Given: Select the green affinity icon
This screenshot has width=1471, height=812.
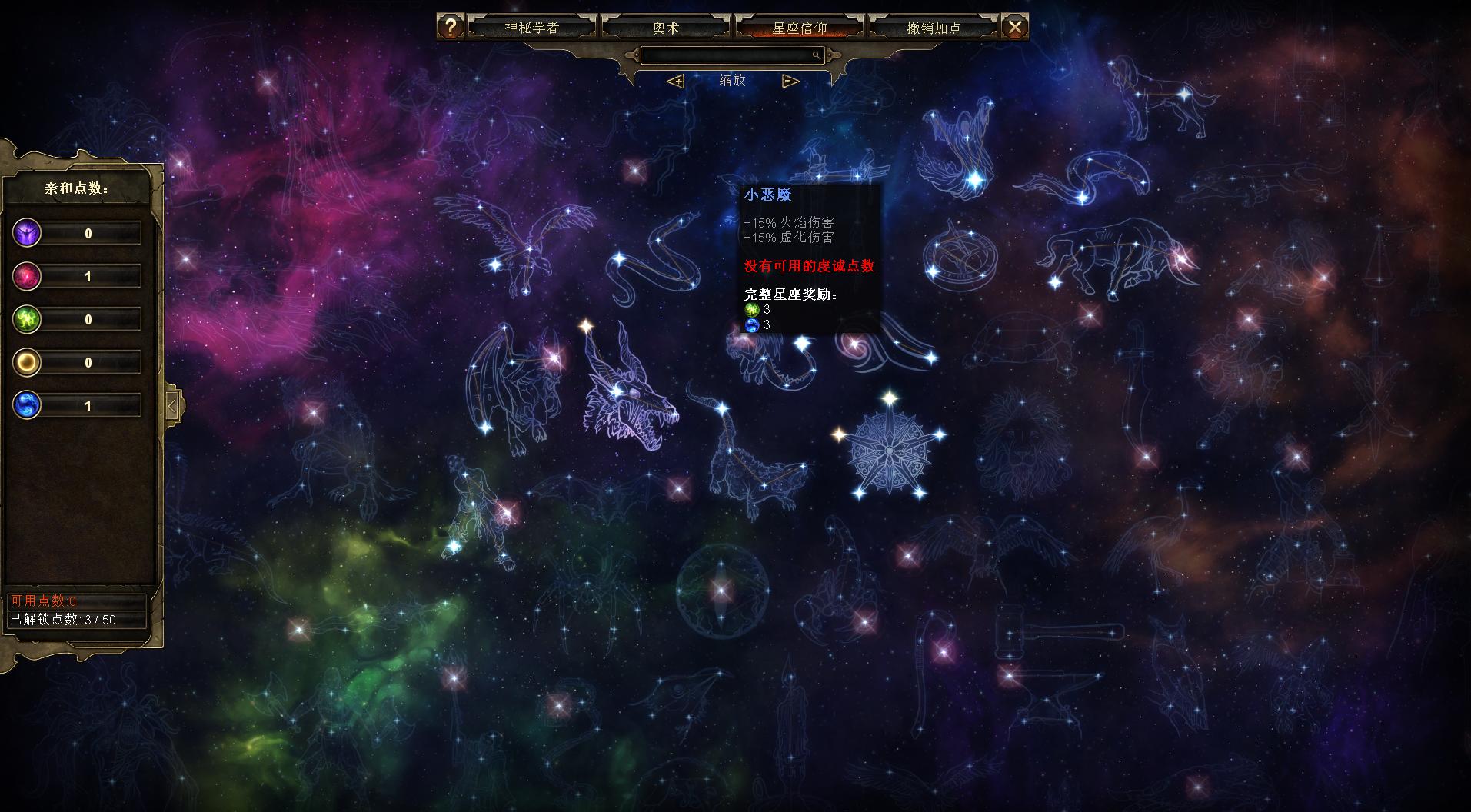Looking at the screenshot, I should tap(27, 319).
